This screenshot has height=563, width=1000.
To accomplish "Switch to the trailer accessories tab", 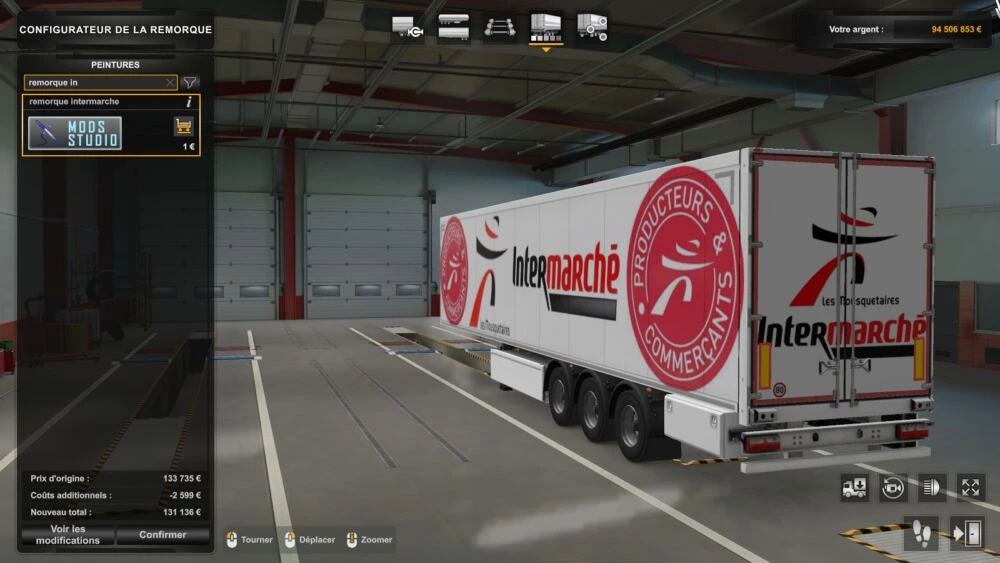I will [592, 27].
